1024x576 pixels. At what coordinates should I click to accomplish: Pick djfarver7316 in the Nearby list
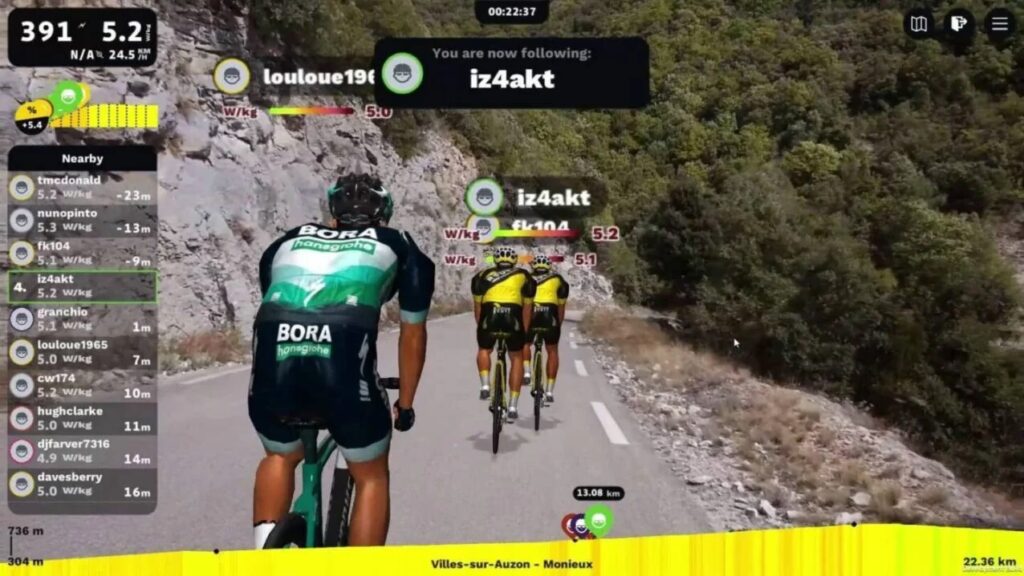tap(82, 452)
